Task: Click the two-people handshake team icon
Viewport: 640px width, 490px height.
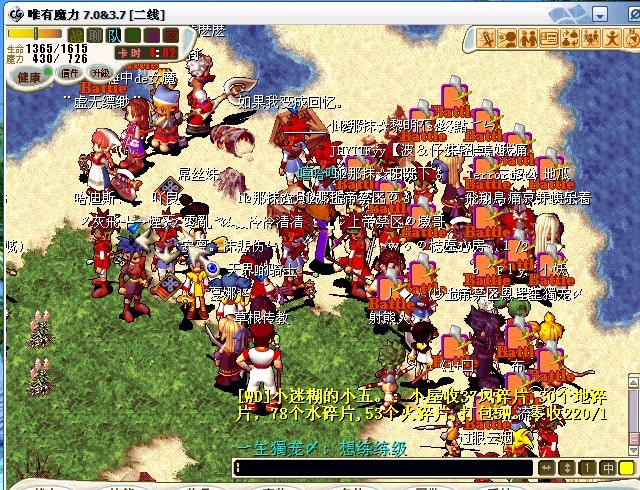Action: pos(507,39)
